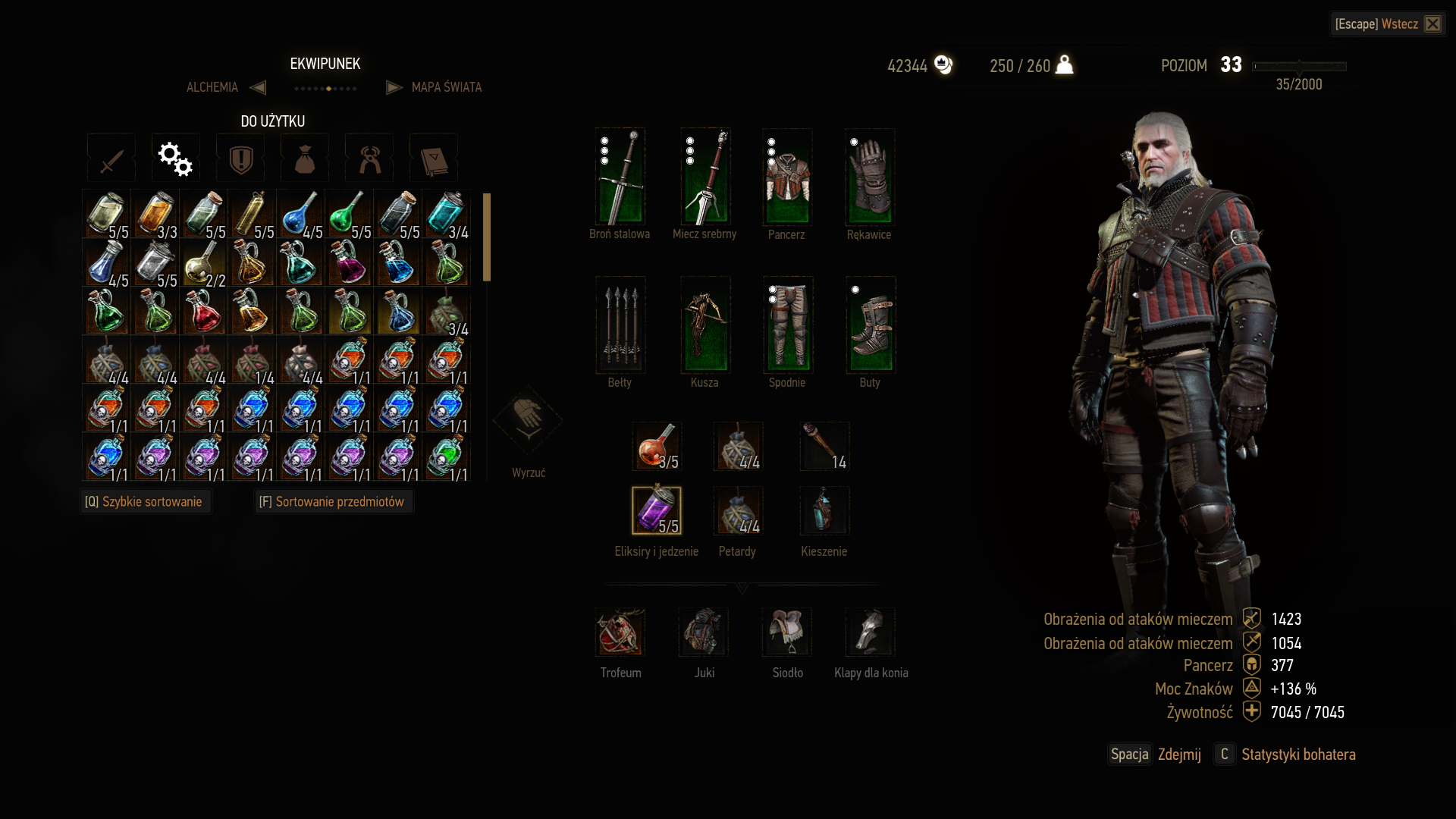Switch to the weapons category tab

(x=111, y=158)
